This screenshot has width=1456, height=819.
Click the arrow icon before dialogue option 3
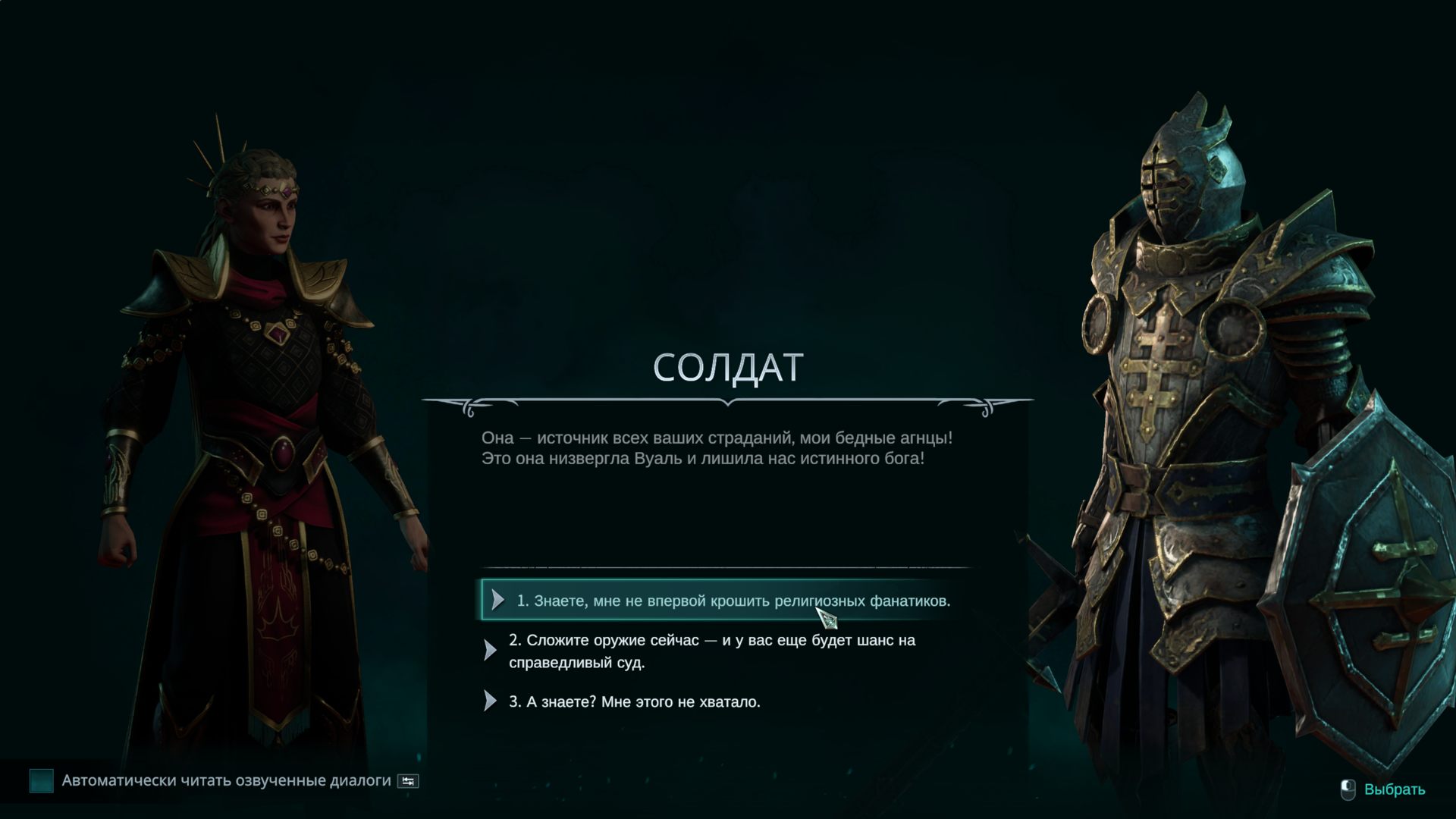[489, 701]
